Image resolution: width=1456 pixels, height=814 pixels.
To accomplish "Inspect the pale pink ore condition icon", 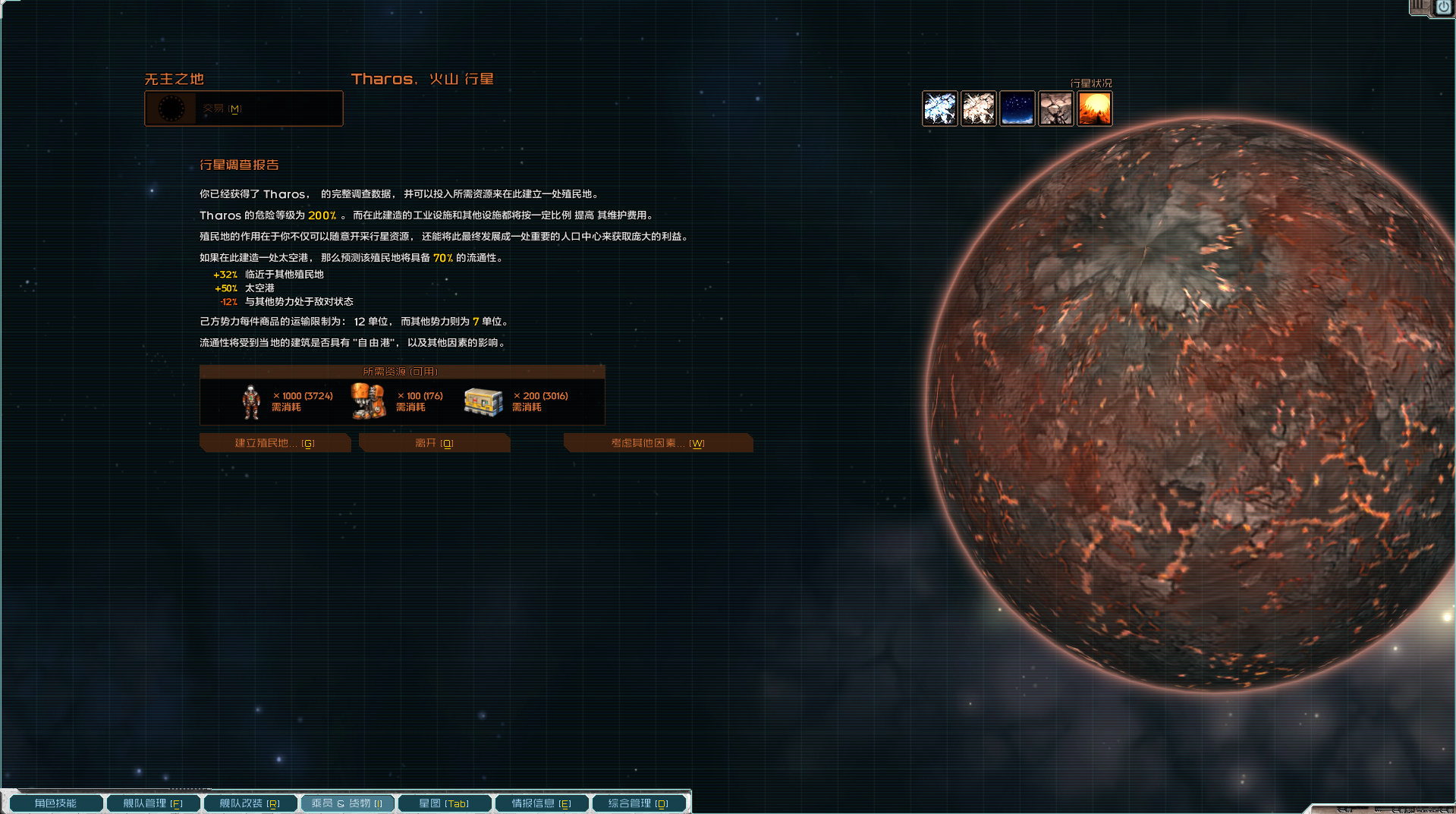I will pyautogui.click(x=978, y=108).
